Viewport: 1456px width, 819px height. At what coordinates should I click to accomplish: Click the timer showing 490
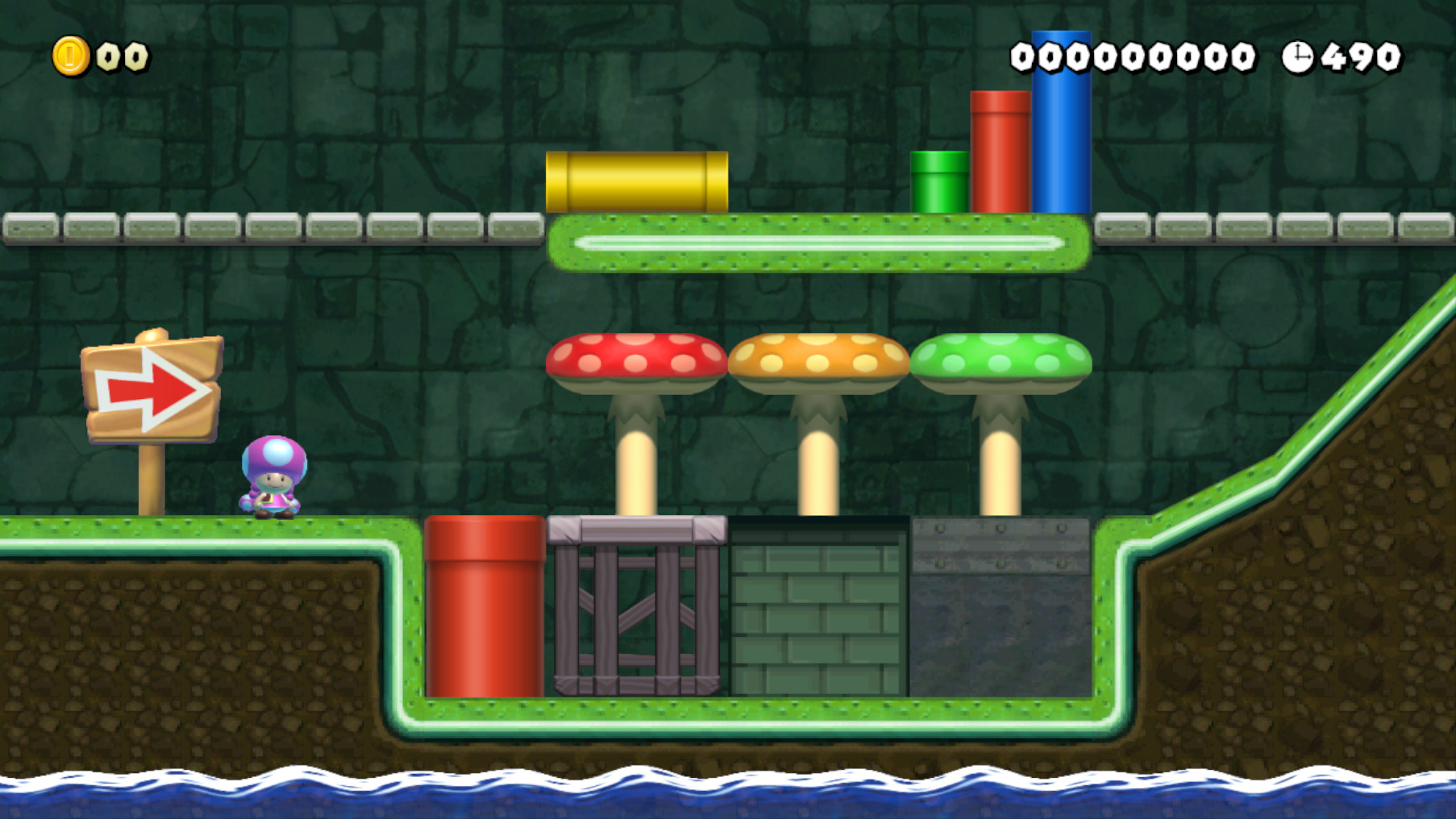[1362, 56]
